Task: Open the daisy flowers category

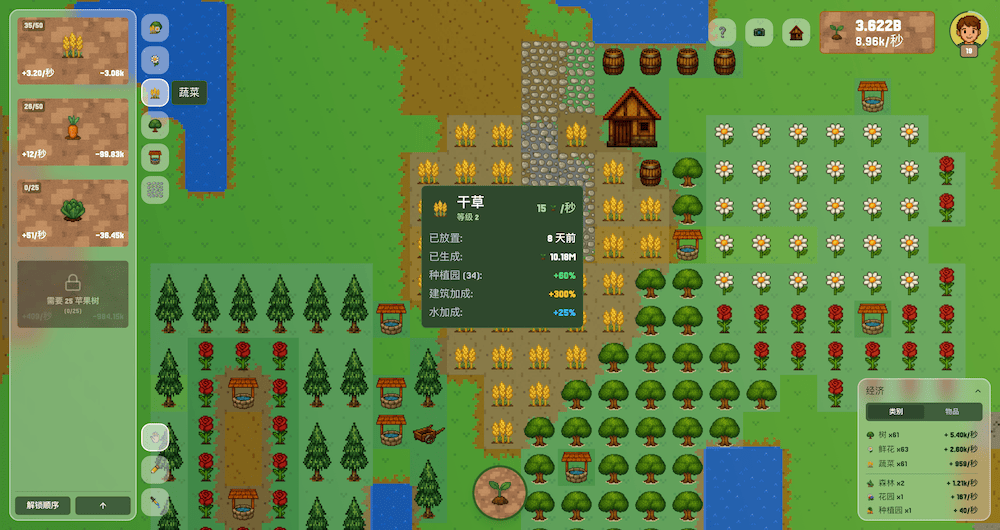Action: 155,61
